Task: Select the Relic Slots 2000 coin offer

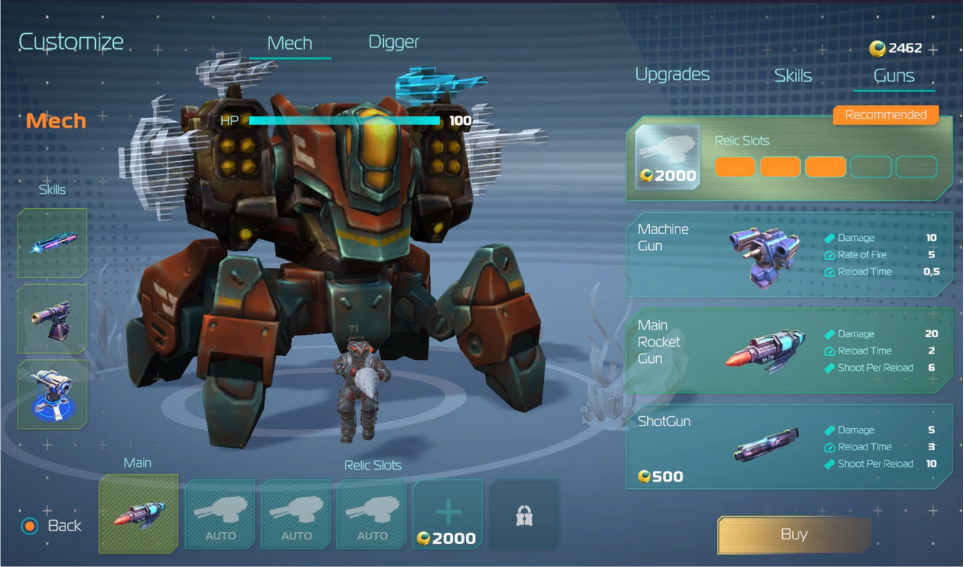Action: [x=789, y=158]
